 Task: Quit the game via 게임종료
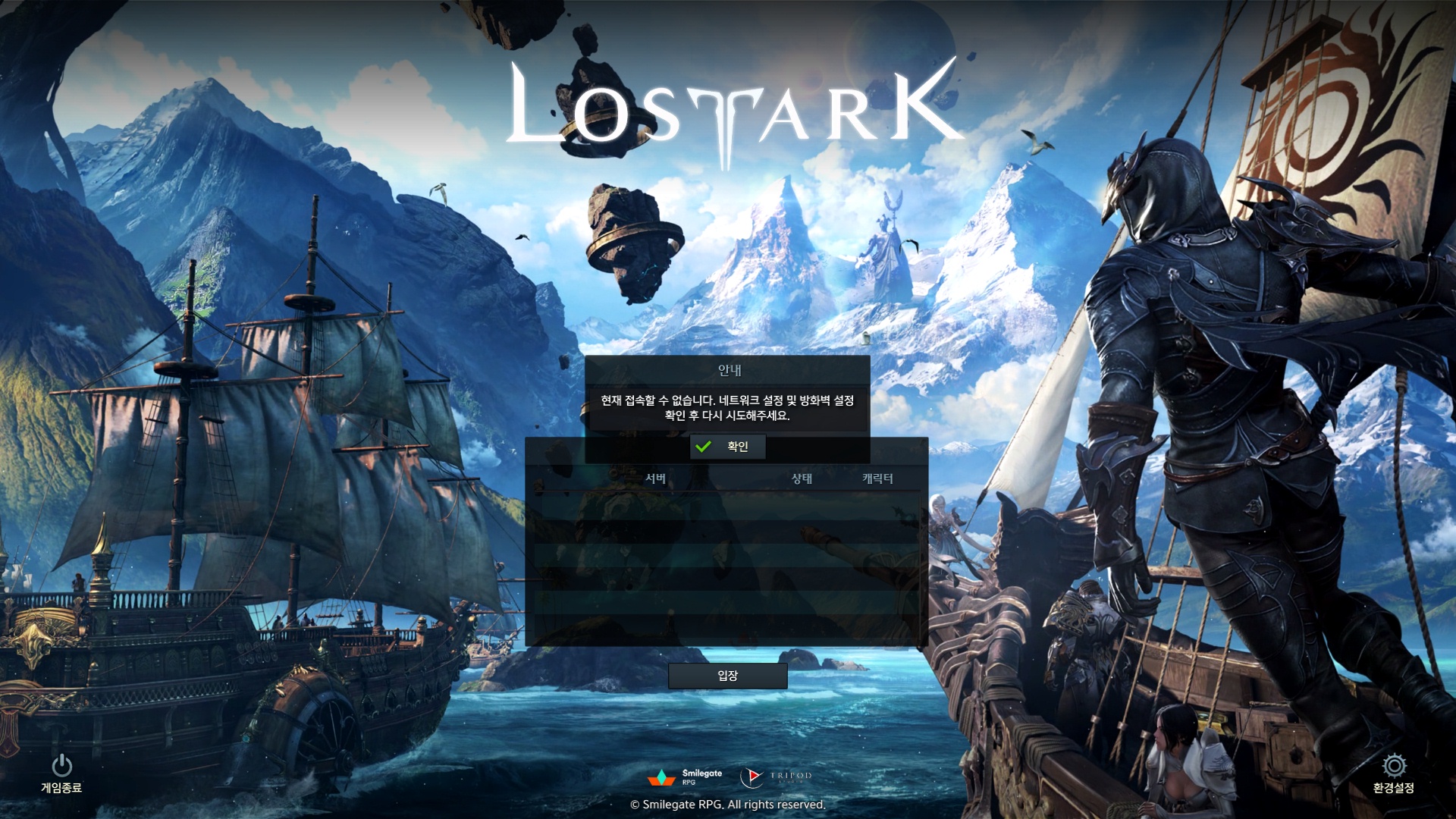pos(61,773)
